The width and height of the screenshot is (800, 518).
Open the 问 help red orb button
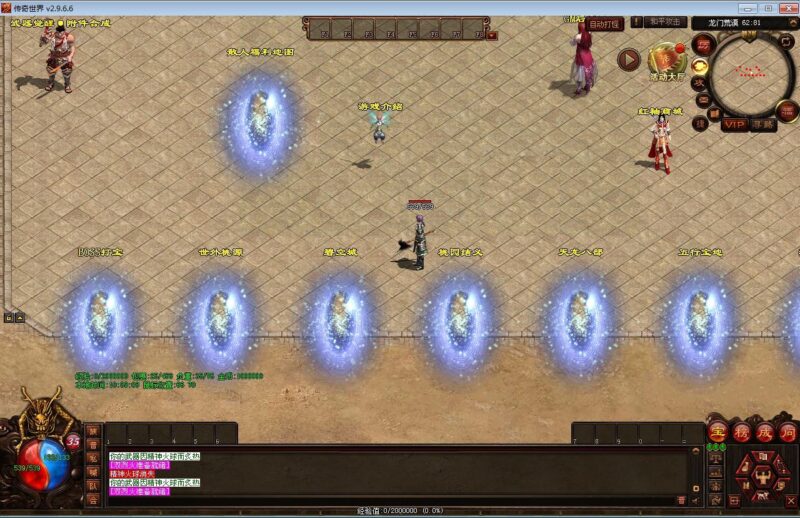pyautogui.click(x=787, y=432)
